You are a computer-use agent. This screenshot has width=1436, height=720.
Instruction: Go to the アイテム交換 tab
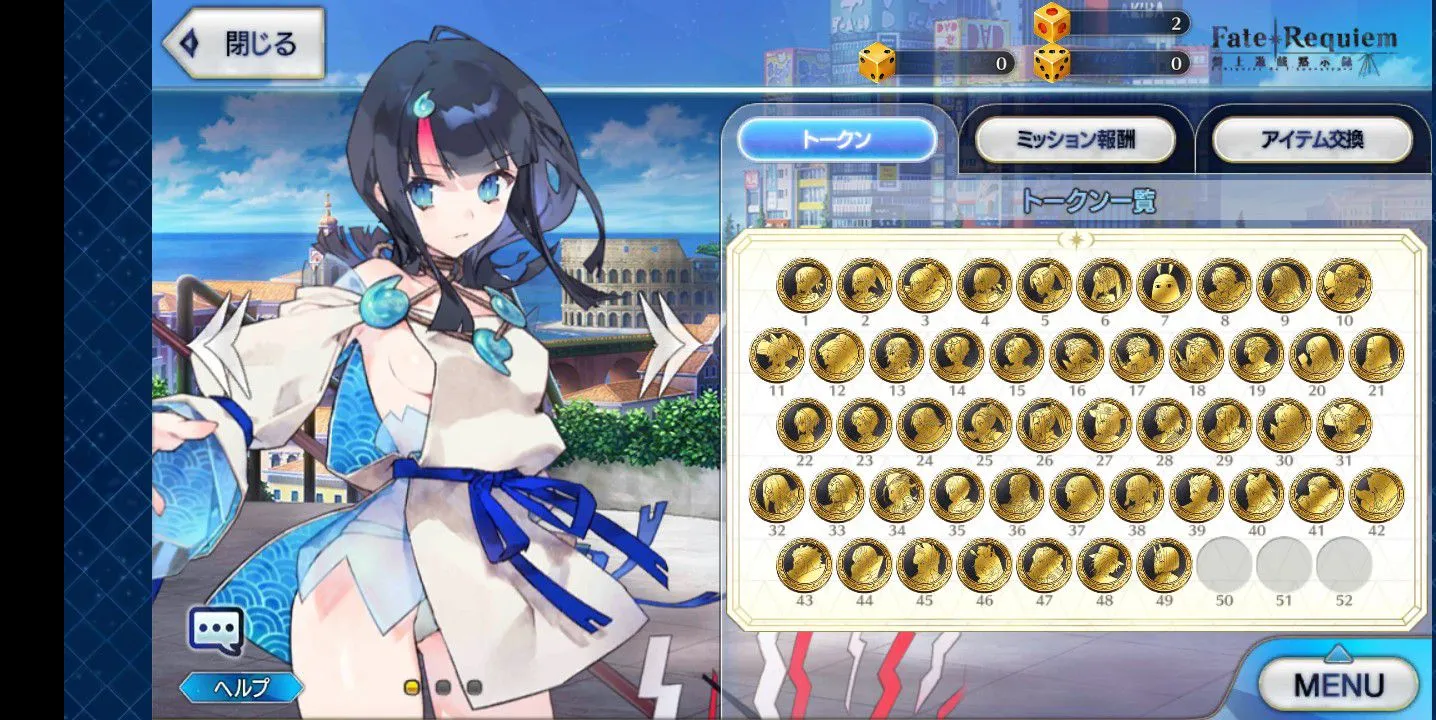1312,141
